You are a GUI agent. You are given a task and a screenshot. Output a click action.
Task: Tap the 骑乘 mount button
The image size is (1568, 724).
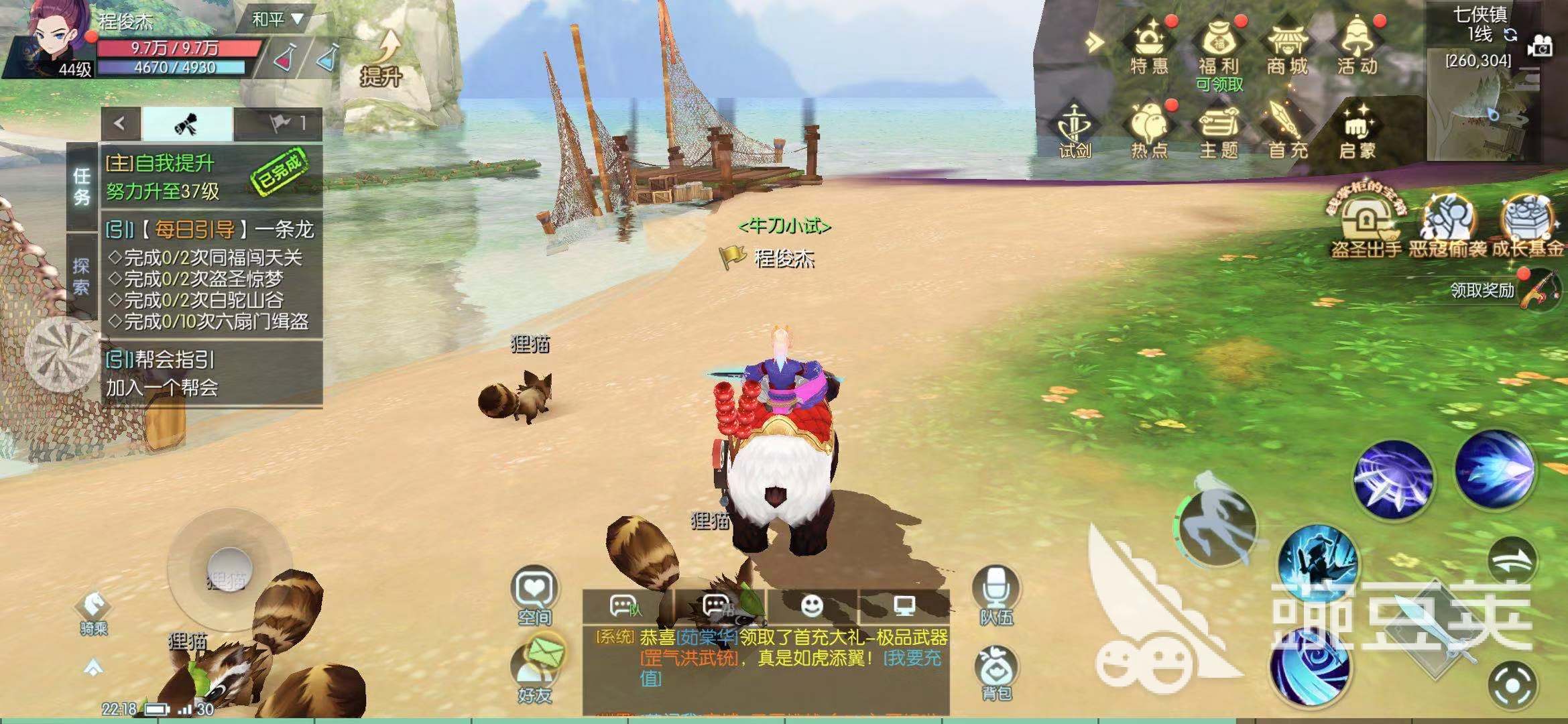point(93,611)
